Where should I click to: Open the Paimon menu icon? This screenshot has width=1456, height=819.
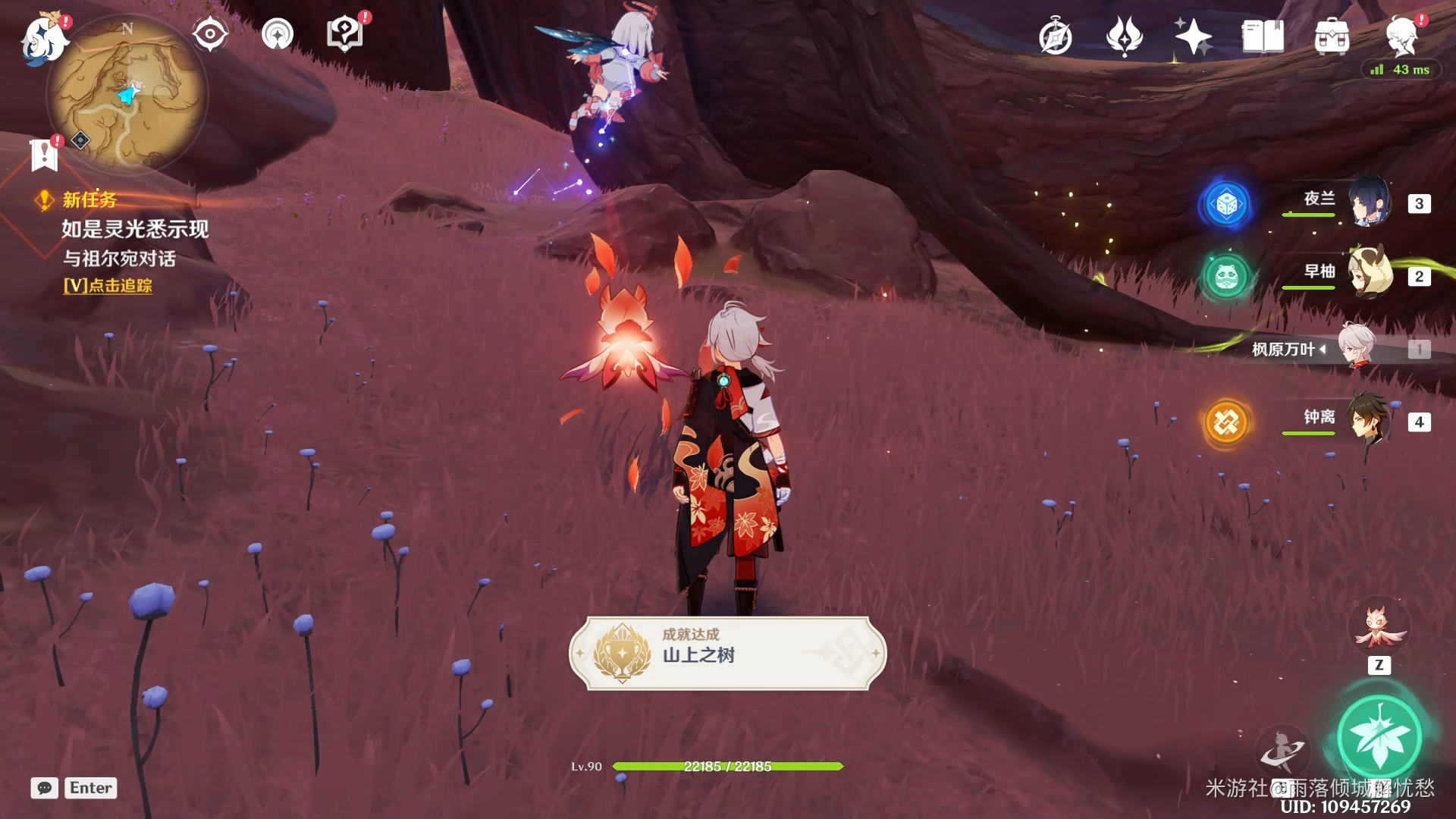[x=43, y=38]
